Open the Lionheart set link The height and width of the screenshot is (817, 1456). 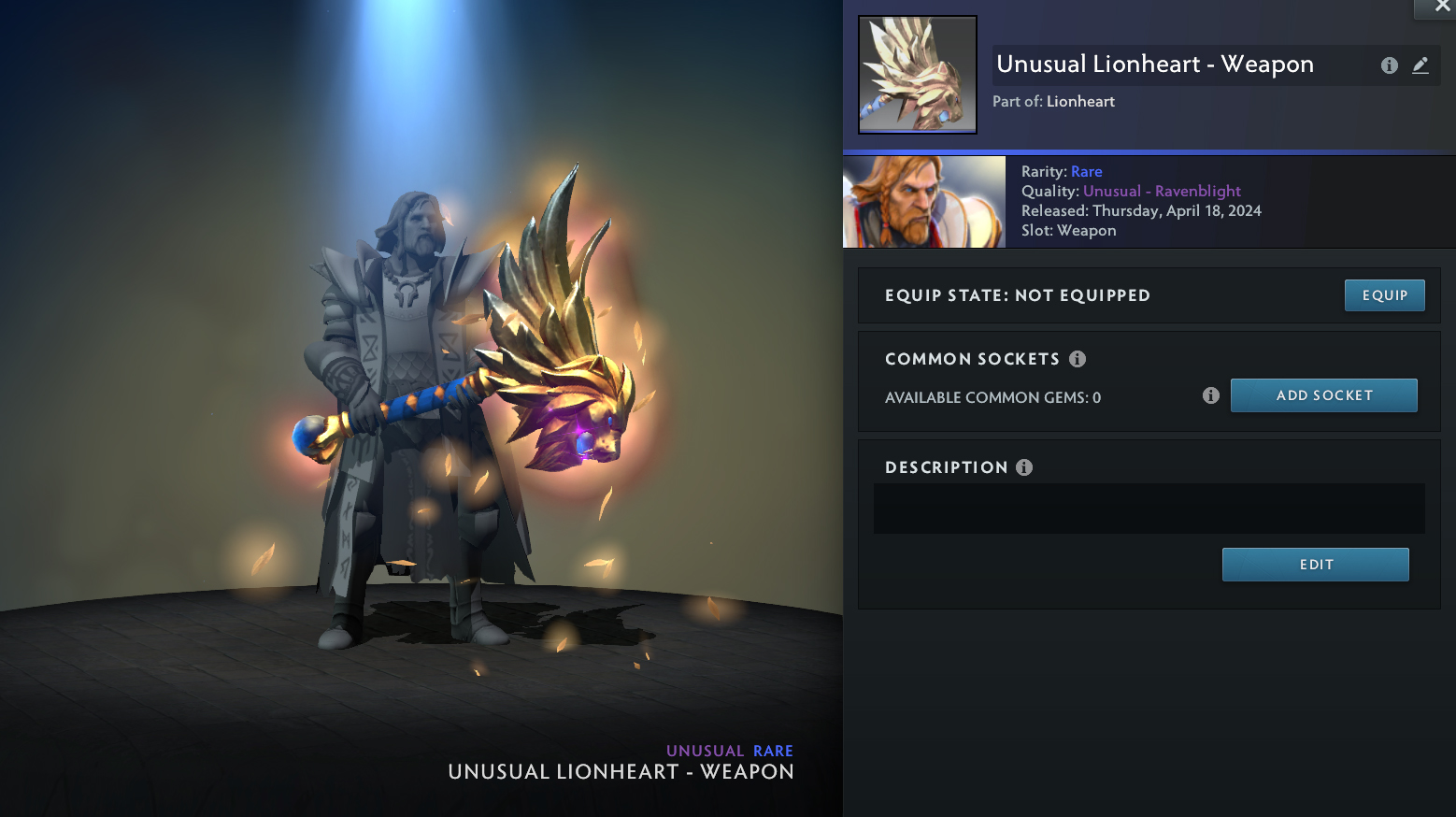1080,101
